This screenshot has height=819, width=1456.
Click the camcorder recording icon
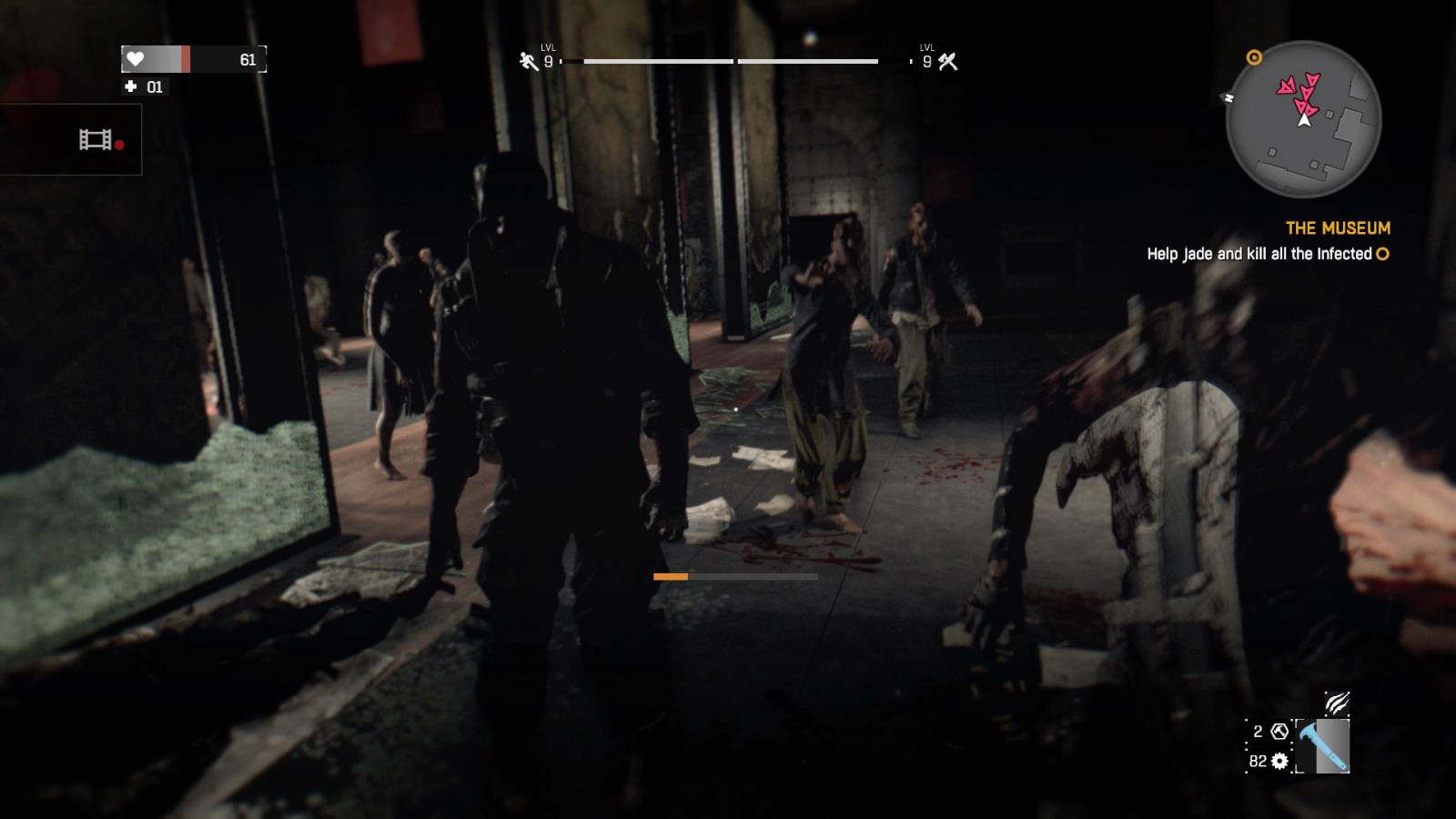pyautogui.click(x=96, y=139)
